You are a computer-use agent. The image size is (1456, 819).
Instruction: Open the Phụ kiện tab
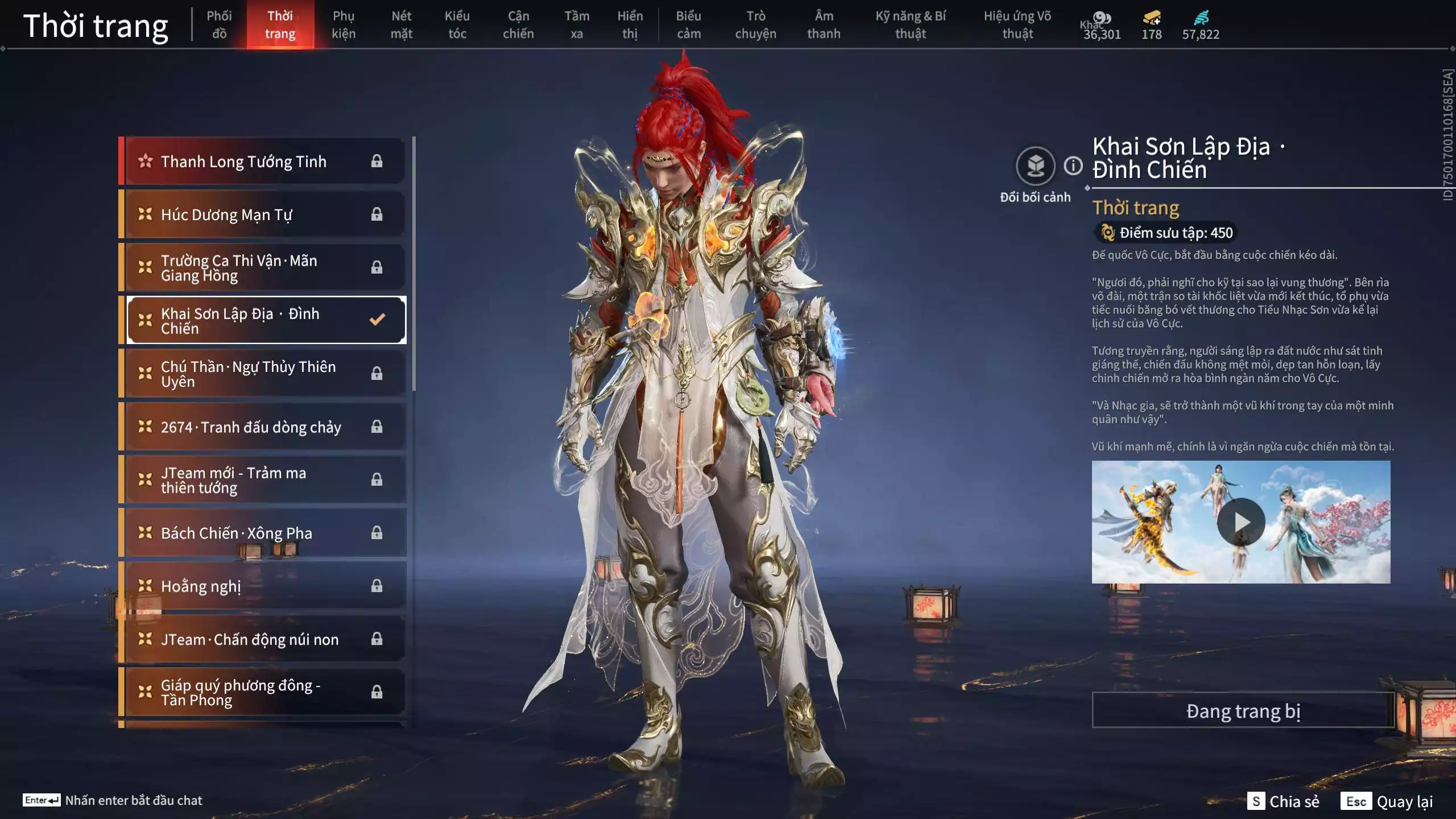[344, 25]
